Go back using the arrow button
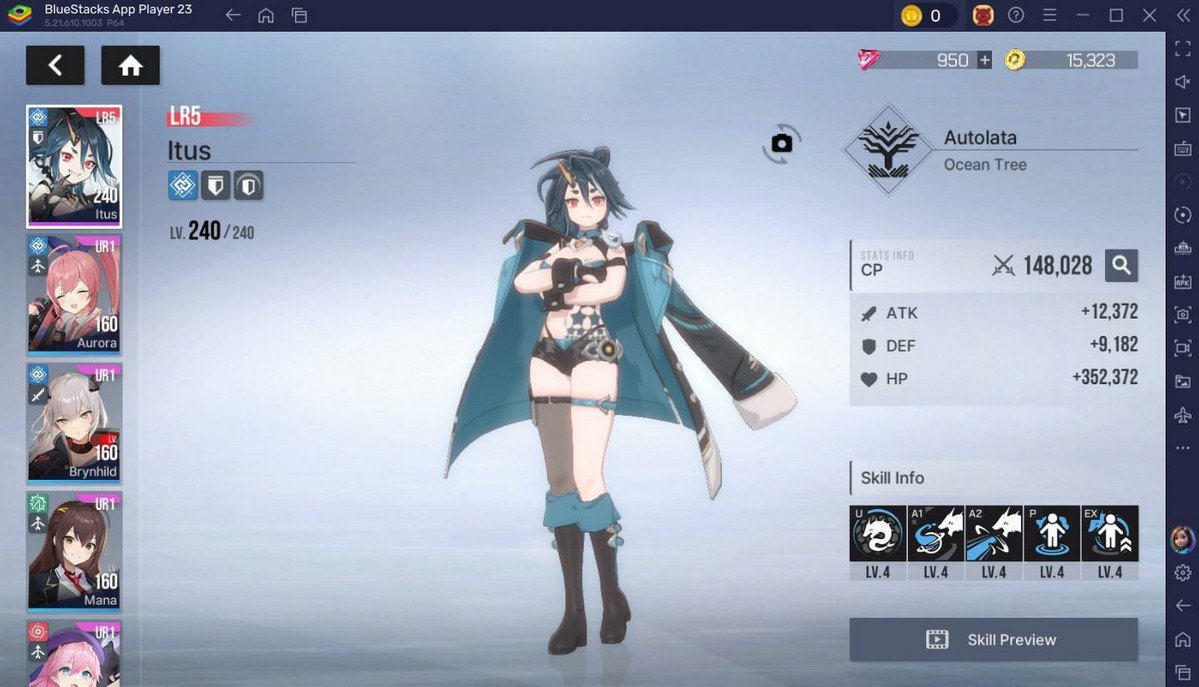Viewport: 1199px width, 687px height. pyautogui.click(x=55, y=66)
